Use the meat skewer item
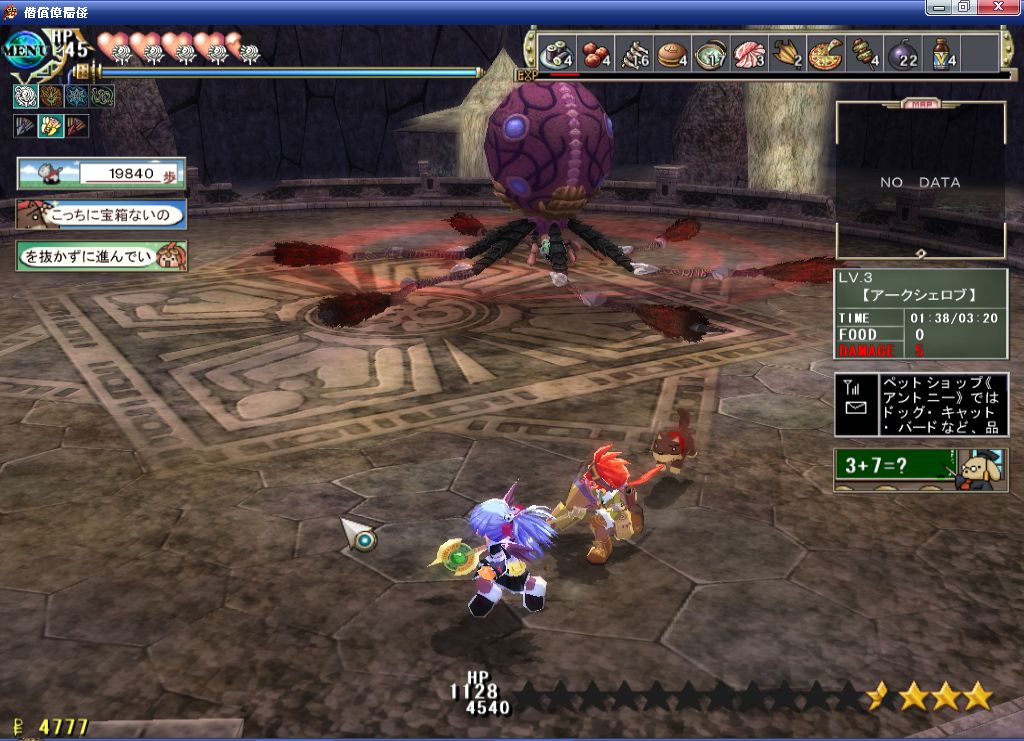This screenshot has height=741, width=1024. 863,53
